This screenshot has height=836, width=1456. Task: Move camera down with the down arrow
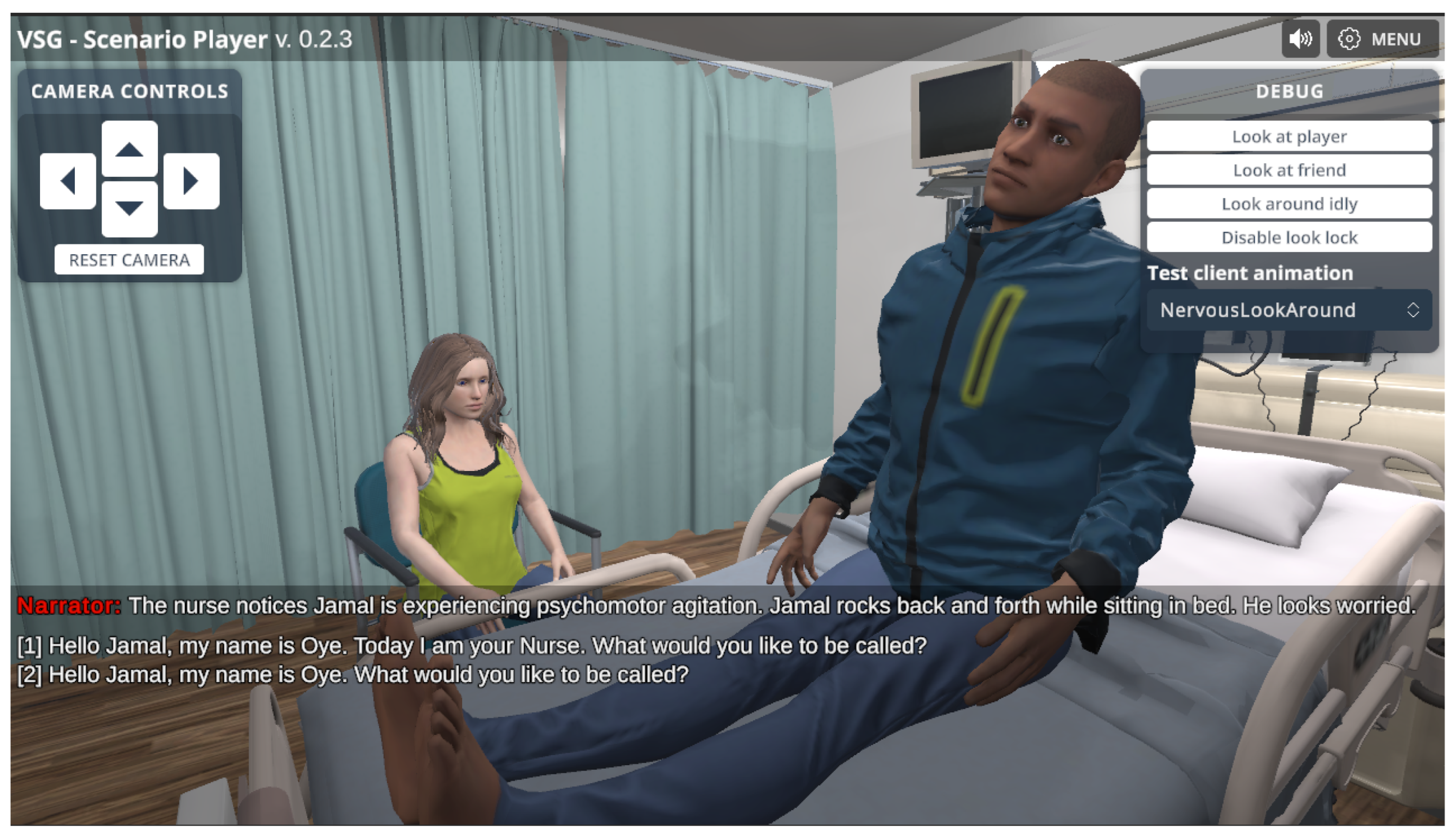click(x=129, y=209)
